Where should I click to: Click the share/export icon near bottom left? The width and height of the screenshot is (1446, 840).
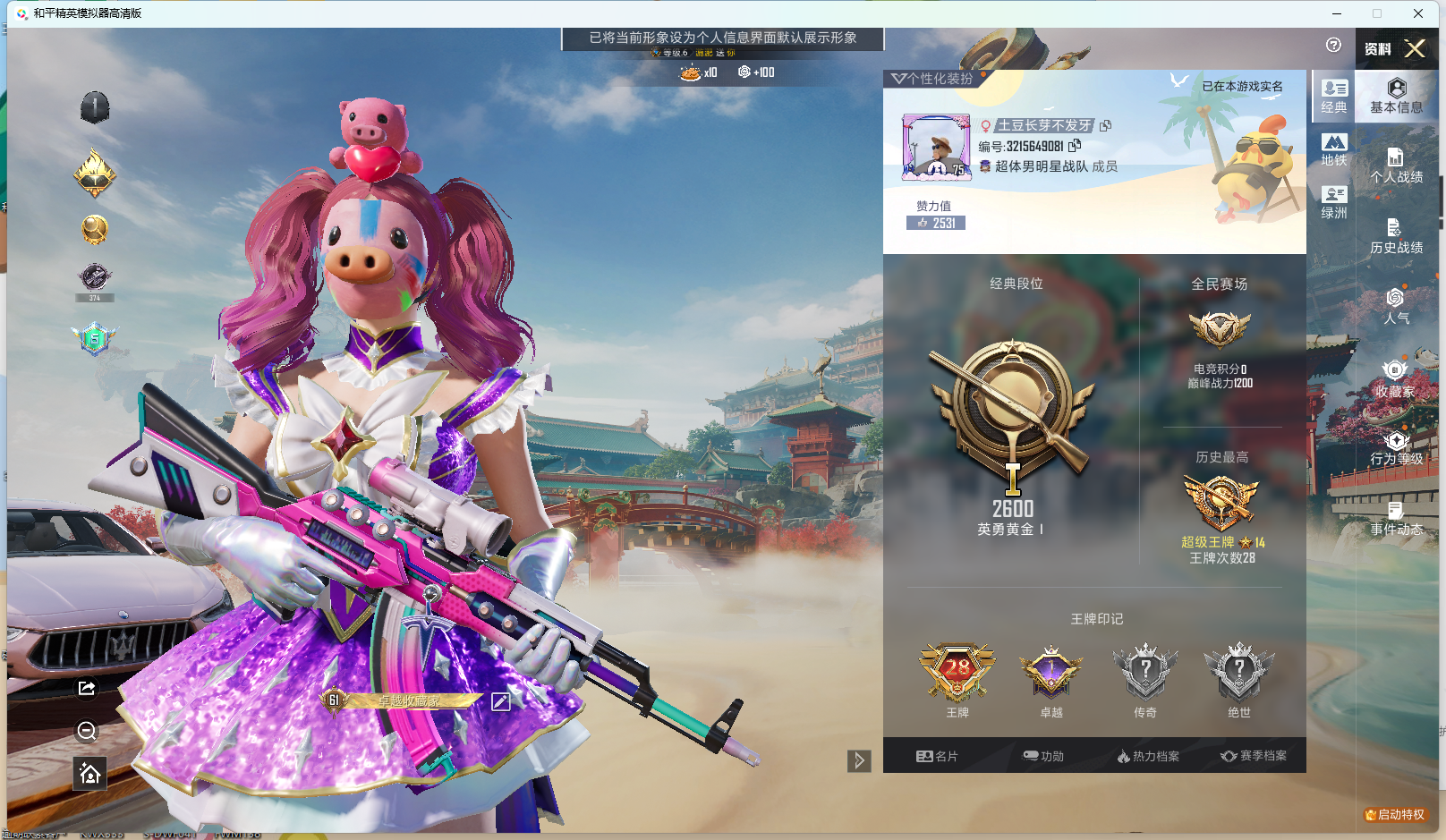[x=85, y=689]
